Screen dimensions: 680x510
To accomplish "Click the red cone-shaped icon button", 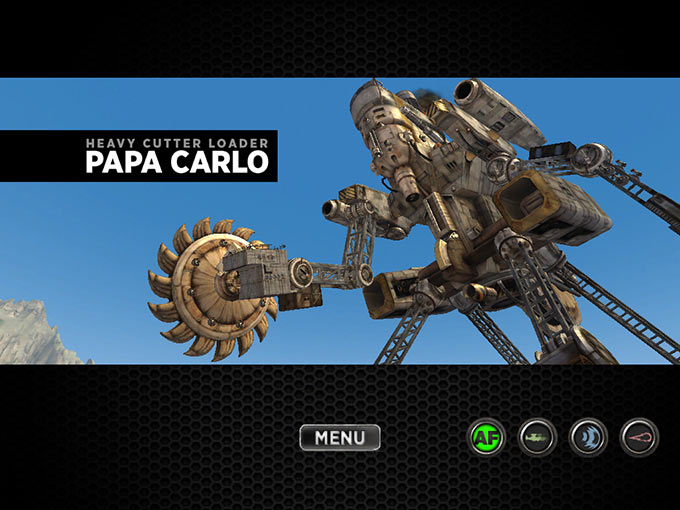I will click(639, 437).
